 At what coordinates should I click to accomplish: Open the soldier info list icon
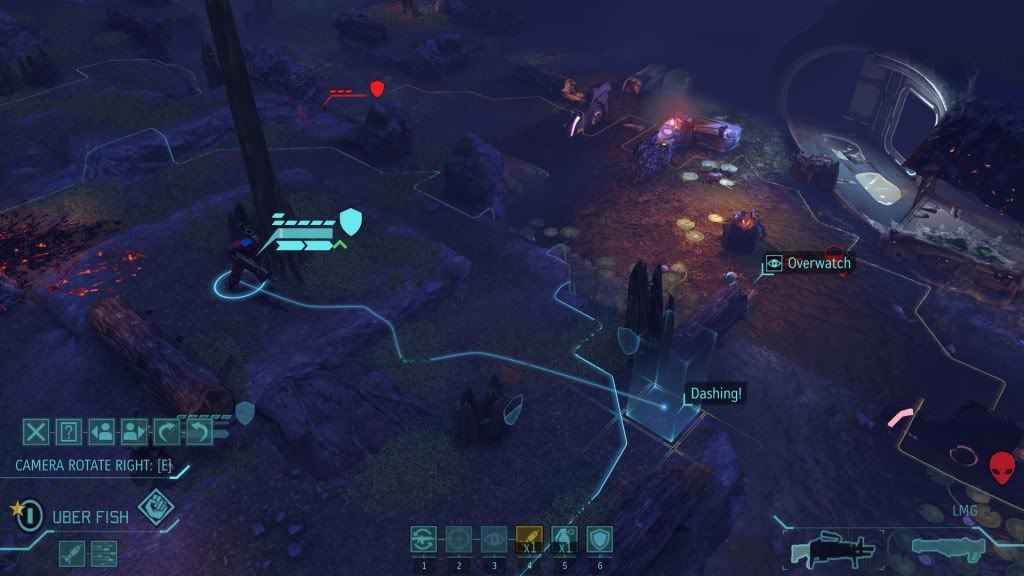(x=104, y=552)
